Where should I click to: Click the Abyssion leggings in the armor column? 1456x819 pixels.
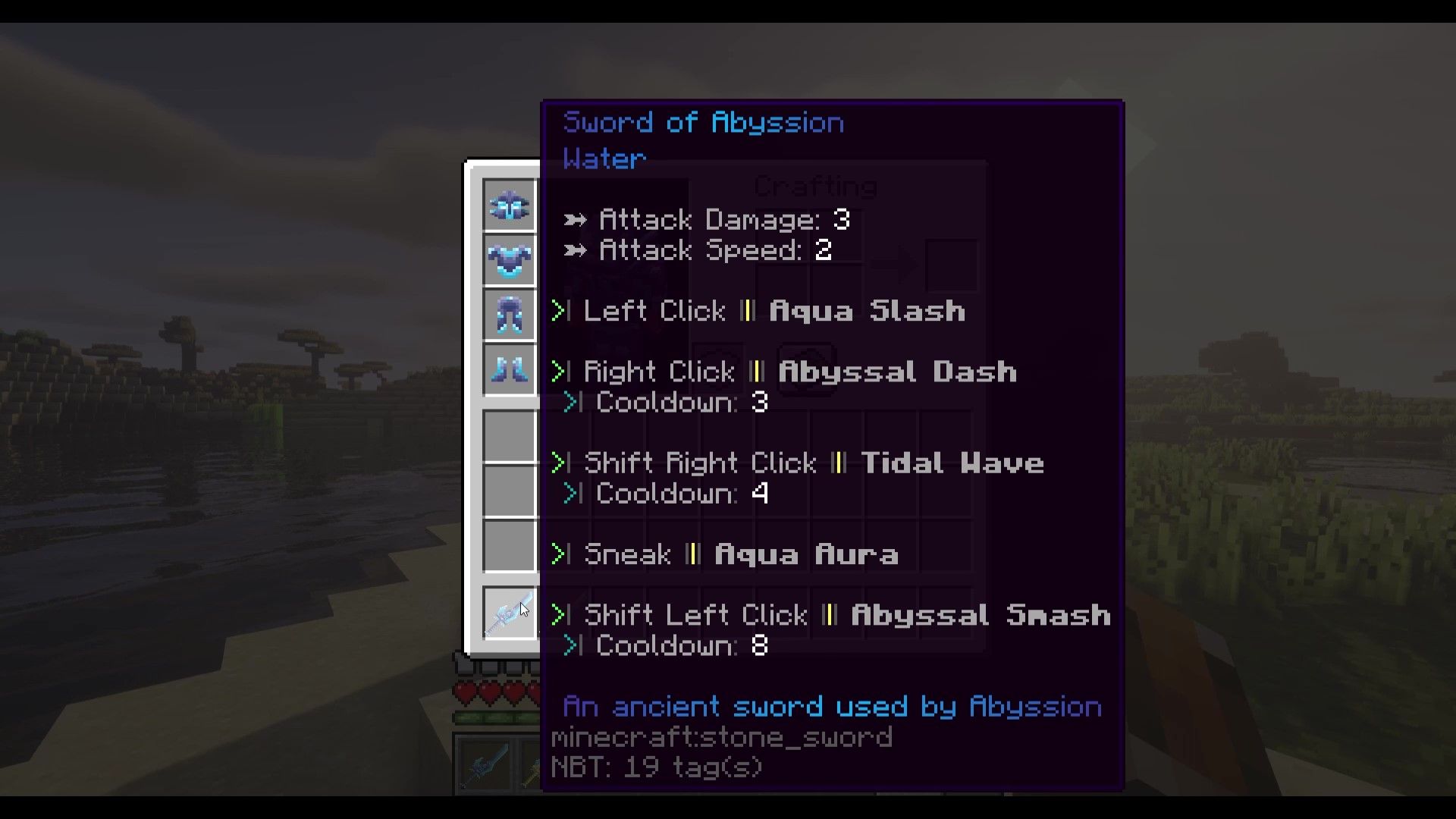click(509, 315)
